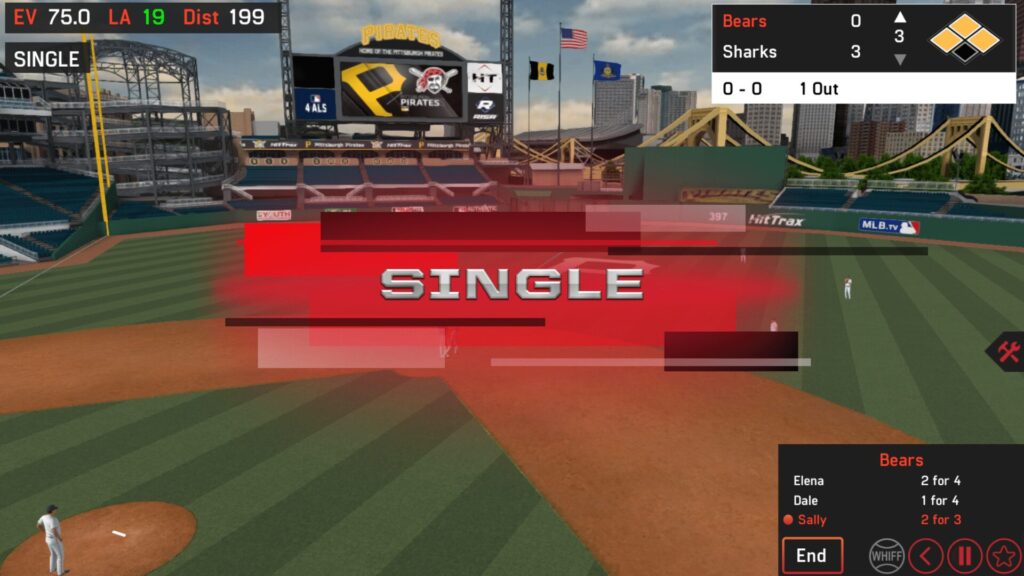
Task: Mark the pitch as a WHIFF
Action: [886, 555]
